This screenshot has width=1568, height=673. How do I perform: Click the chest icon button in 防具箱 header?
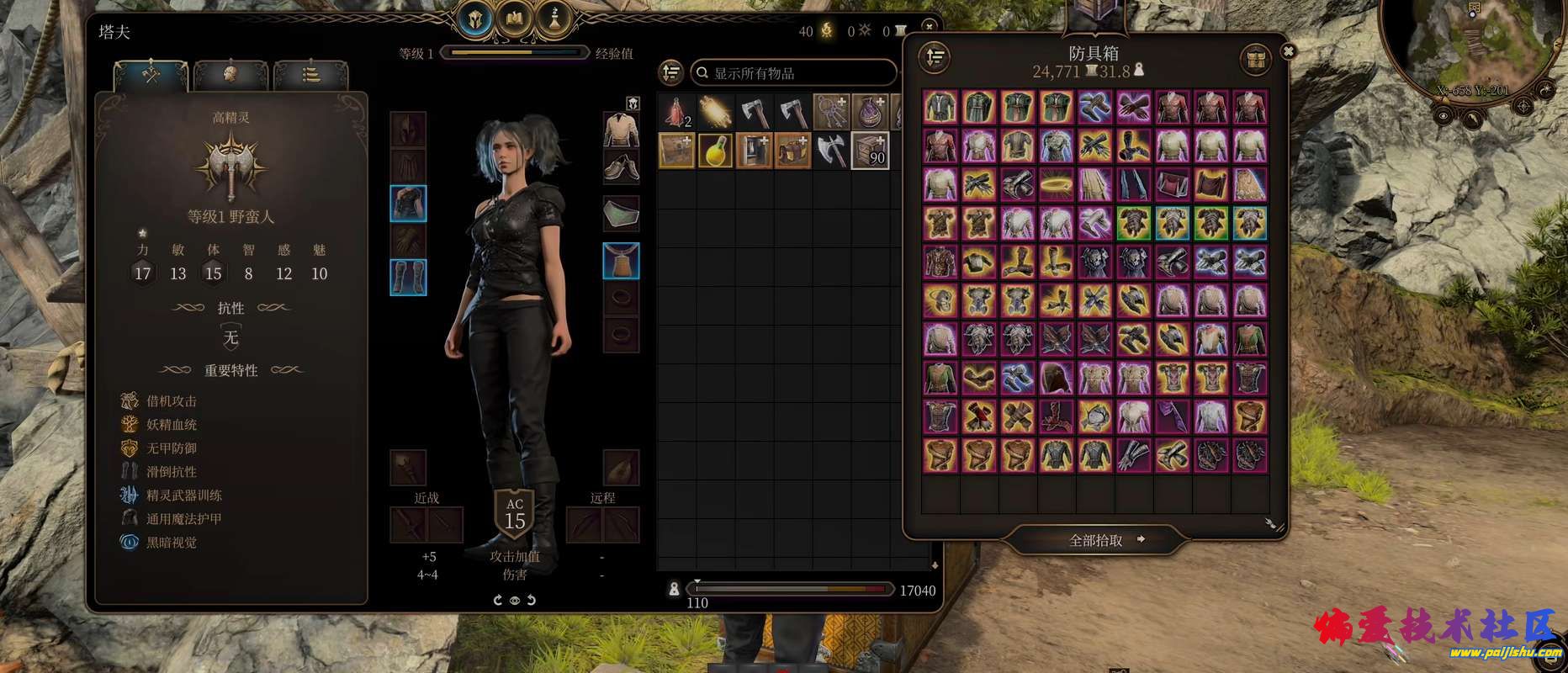[1255, 59]
